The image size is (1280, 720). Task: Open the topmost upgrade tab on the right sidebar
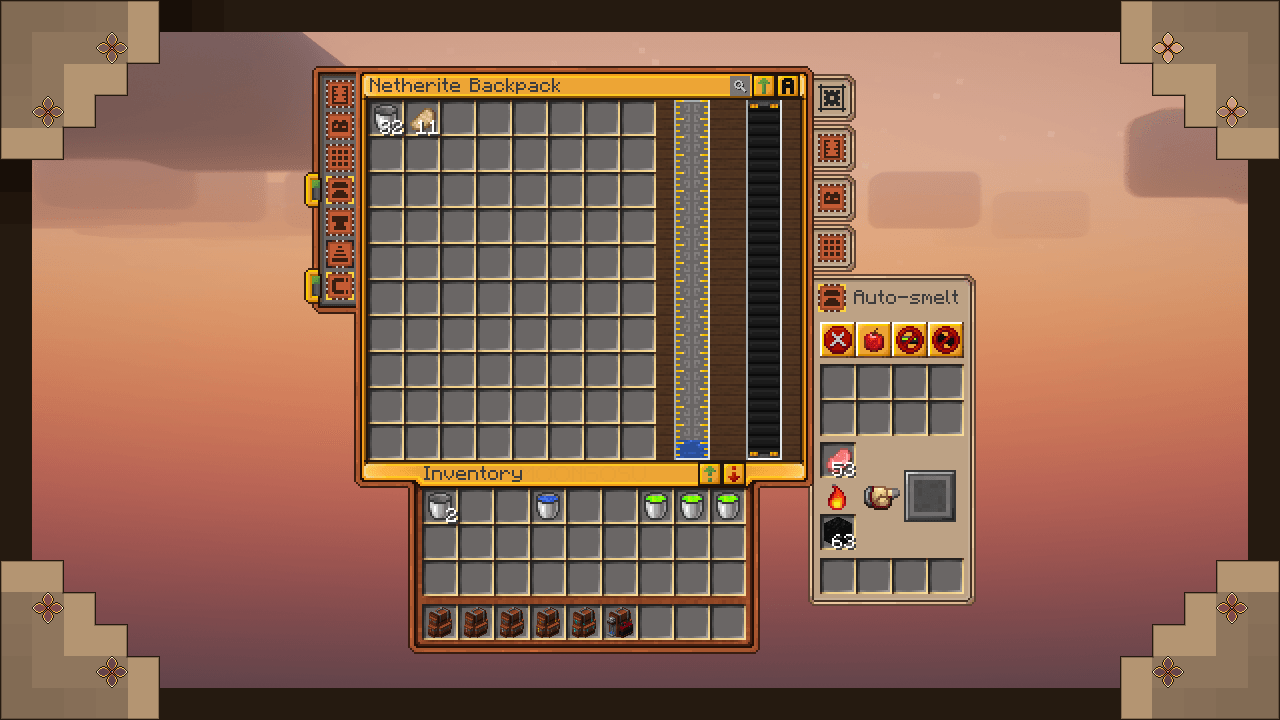click(x=833, y=96)
